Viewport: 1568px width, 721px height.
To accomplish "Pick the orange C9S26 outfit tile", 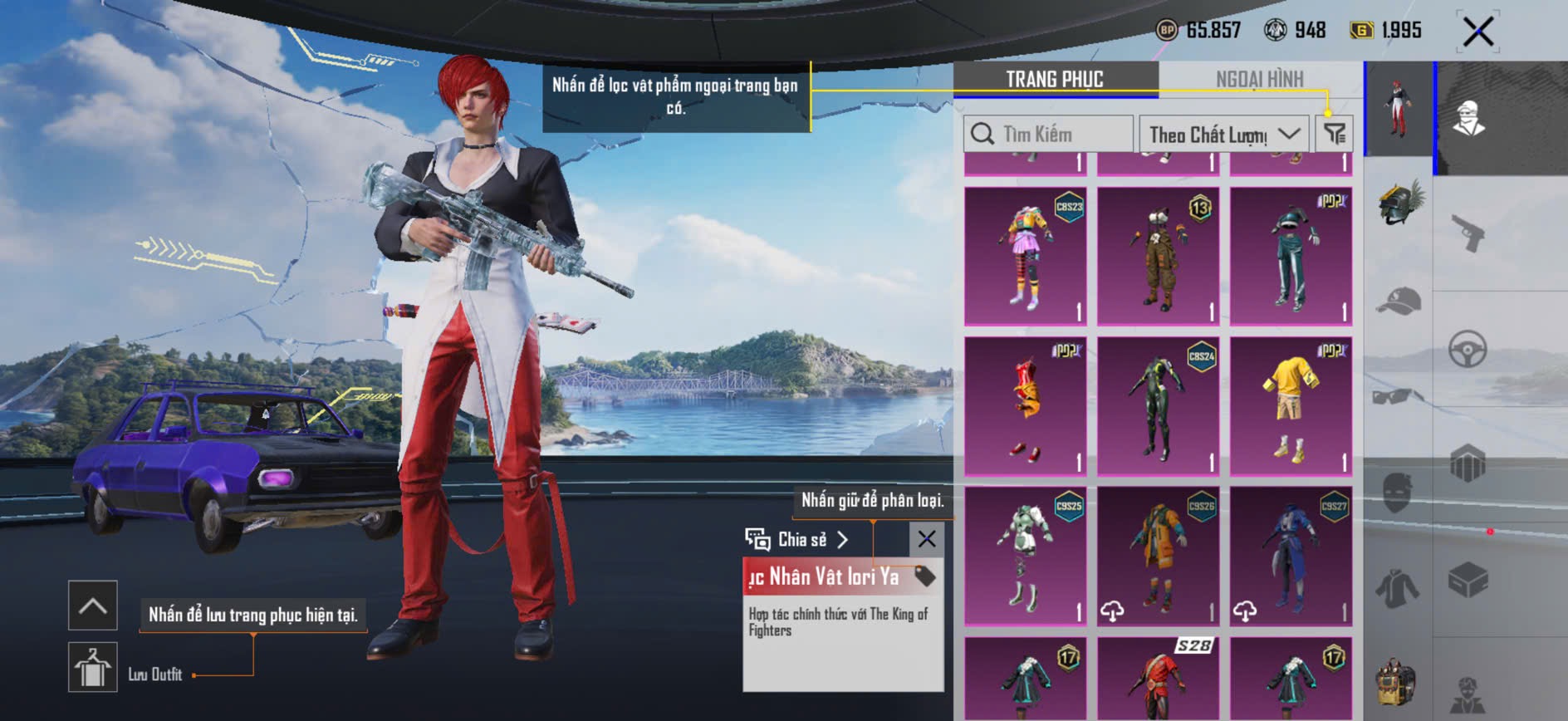I will click(x=1159, y=556).
